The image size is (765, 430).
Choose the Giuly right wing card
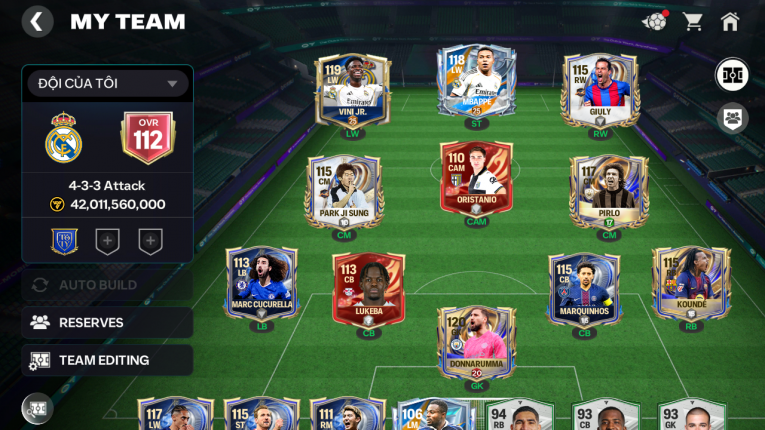click(599, 91)
